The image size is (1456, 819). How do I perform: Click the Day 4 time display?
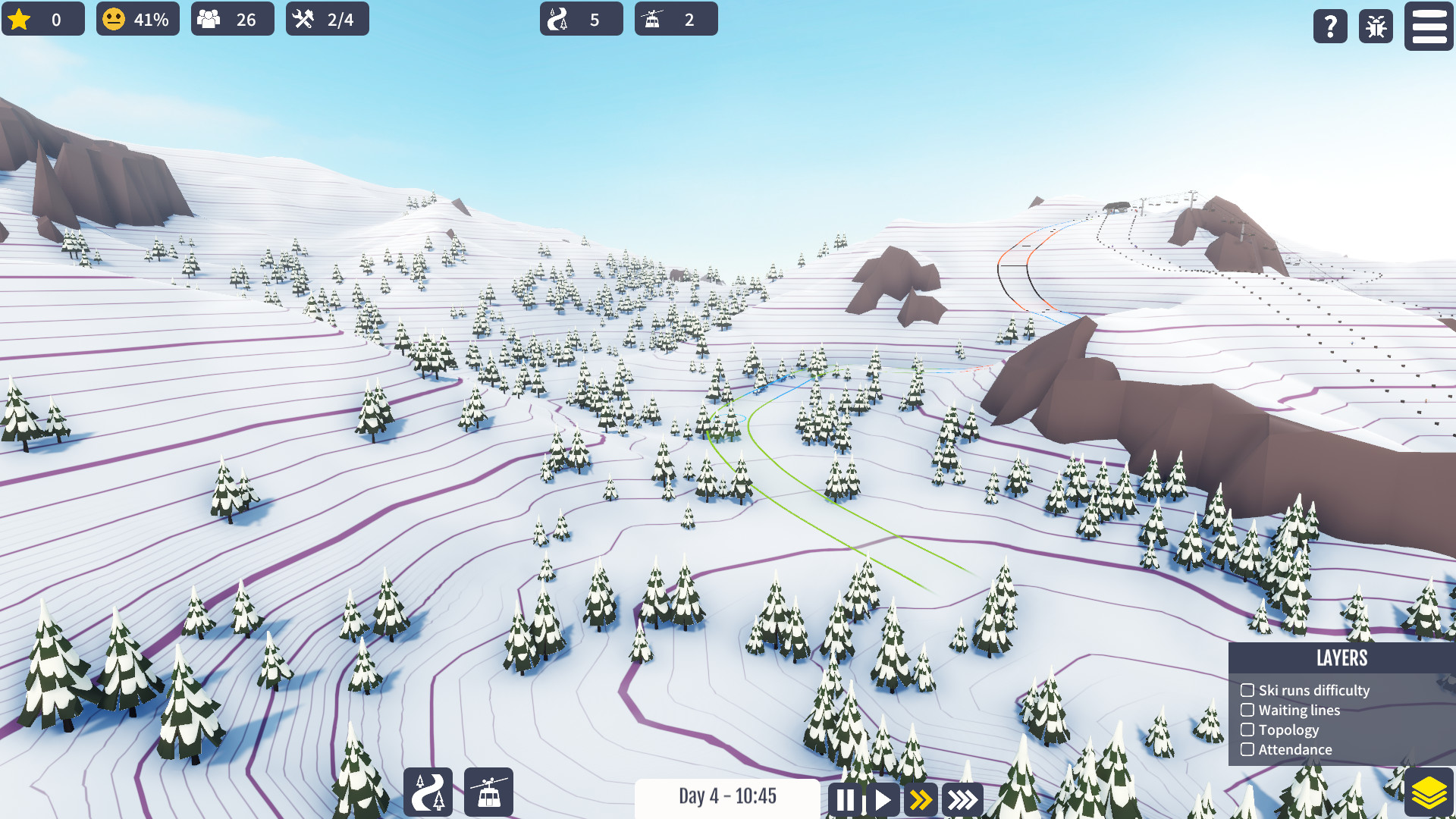(x=727, y=797)
